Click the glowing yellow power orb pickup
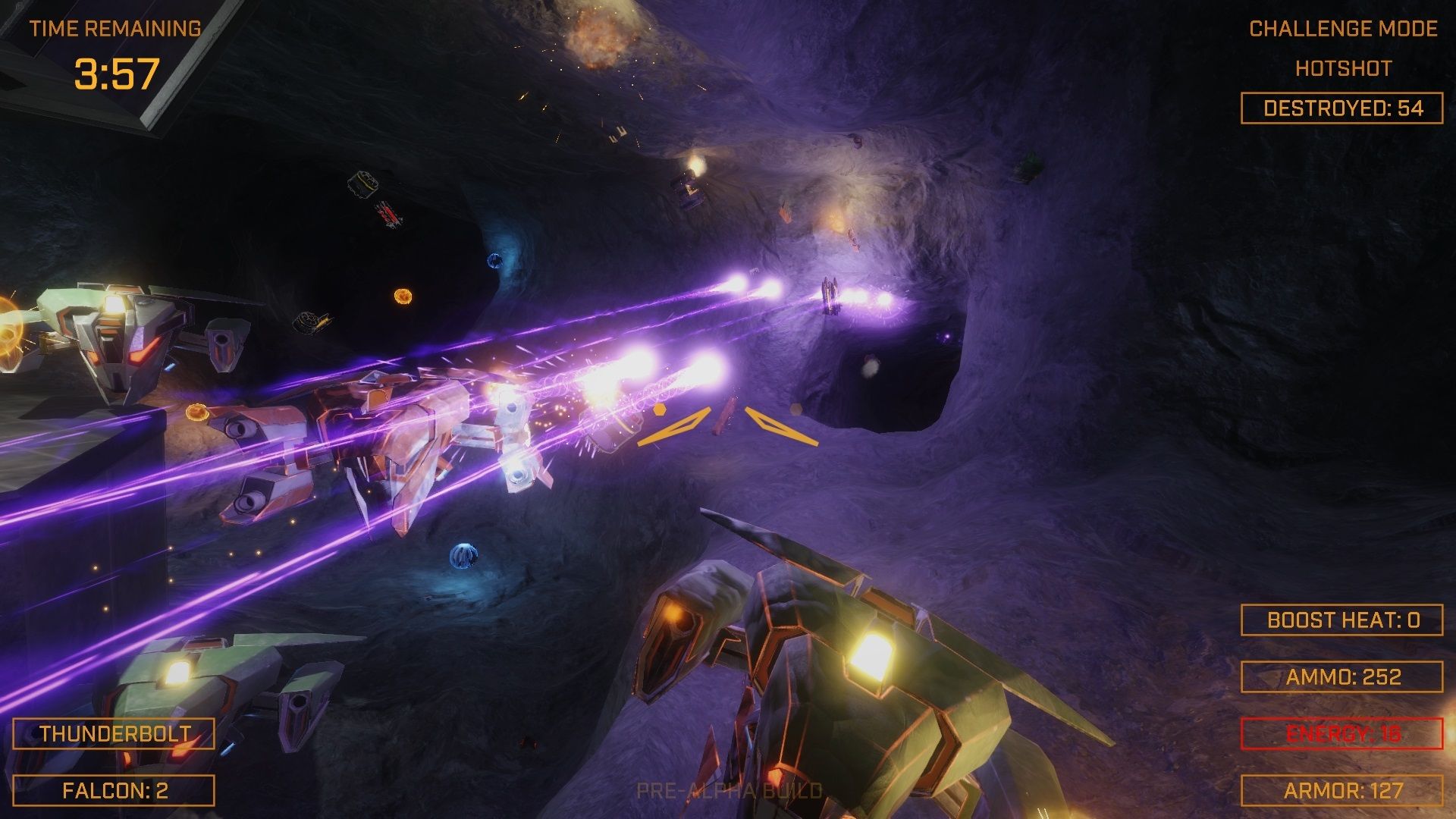1456x819 pixels. pyautogui.click(x=402, y=296)
